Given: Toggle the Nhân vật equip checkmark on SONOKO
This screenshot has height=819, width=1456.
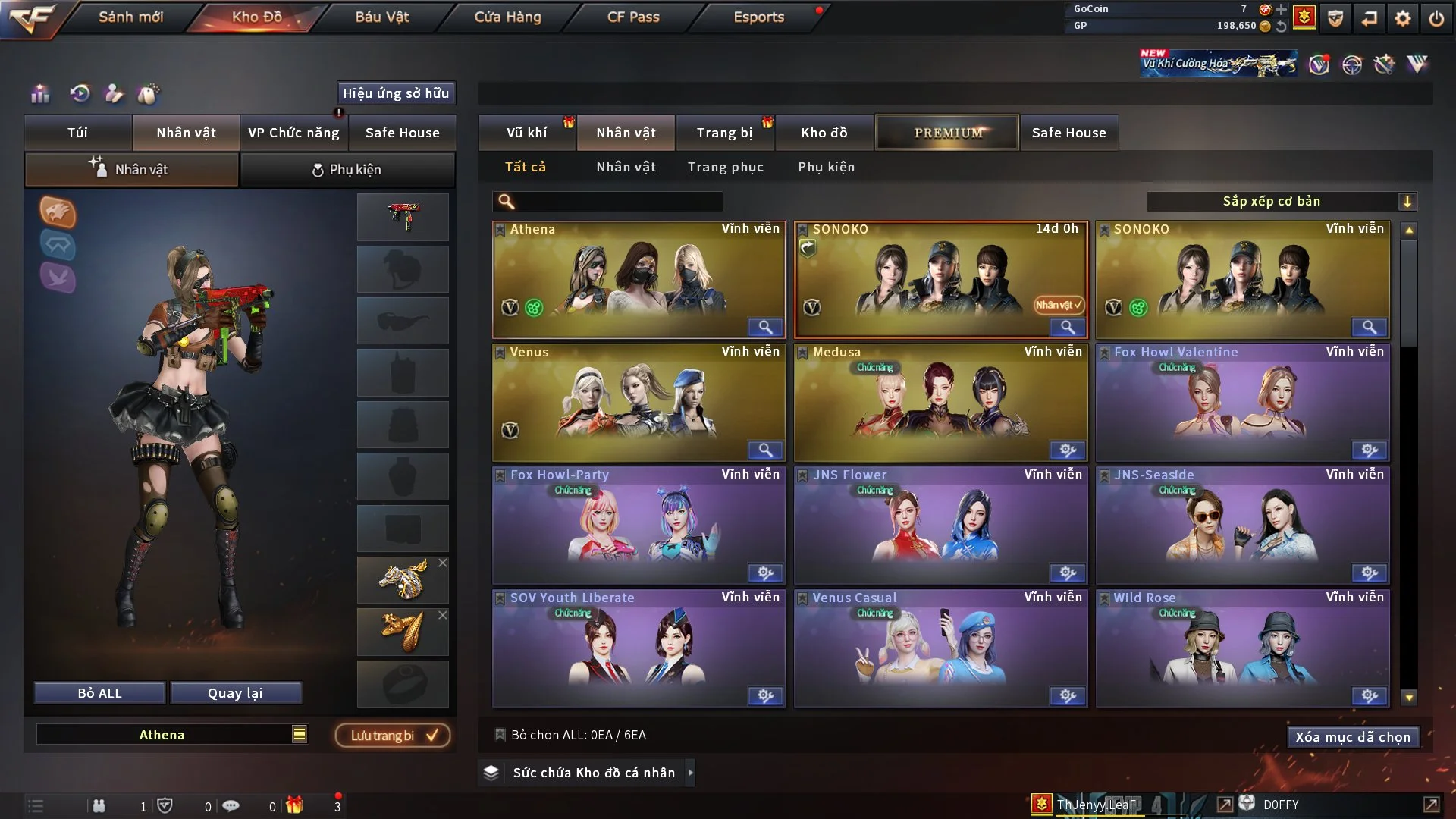Looking at the screenshot, I should 1059,306.
